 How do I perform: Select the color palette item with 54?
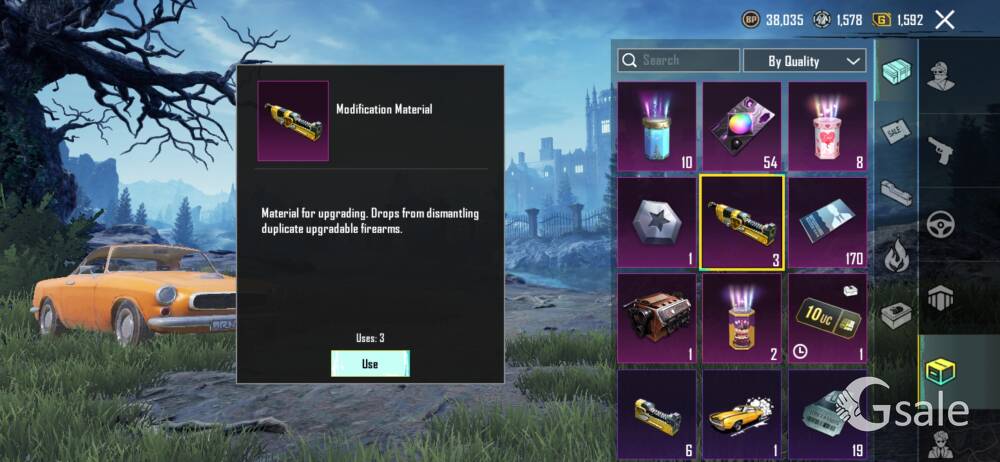(741, 126)
